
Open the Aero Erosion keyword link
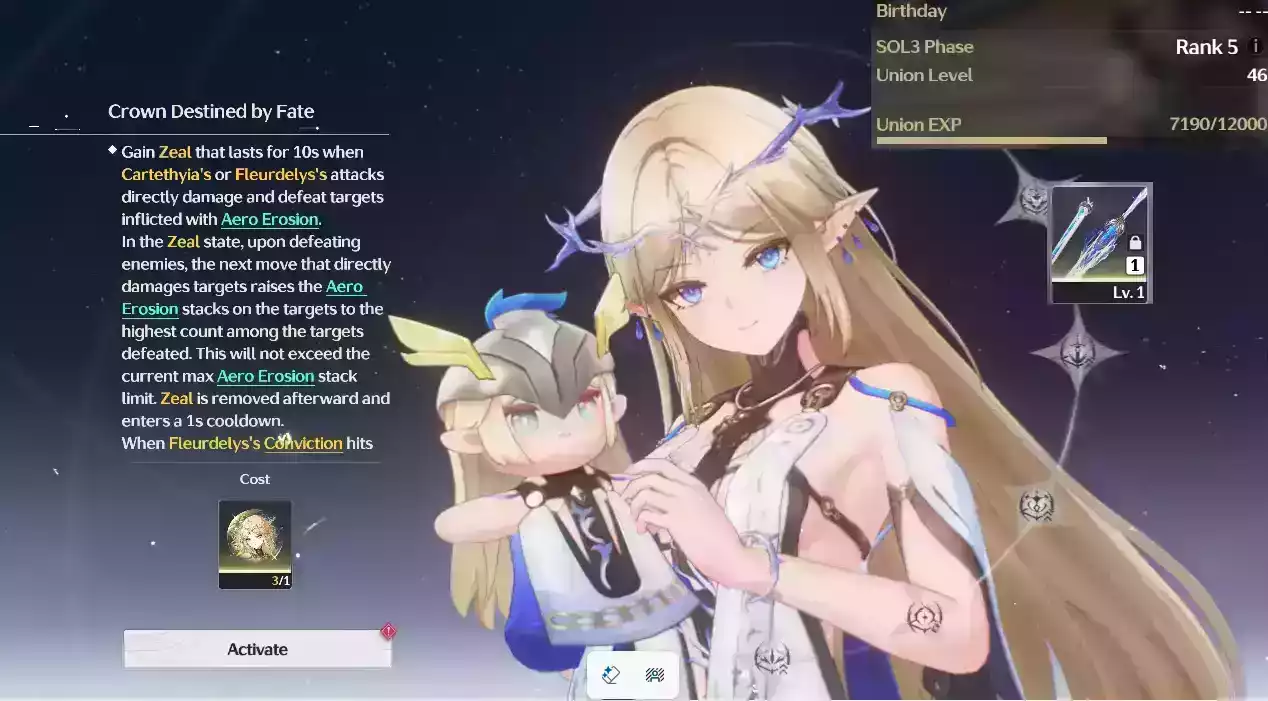click(x=270, y=219)
